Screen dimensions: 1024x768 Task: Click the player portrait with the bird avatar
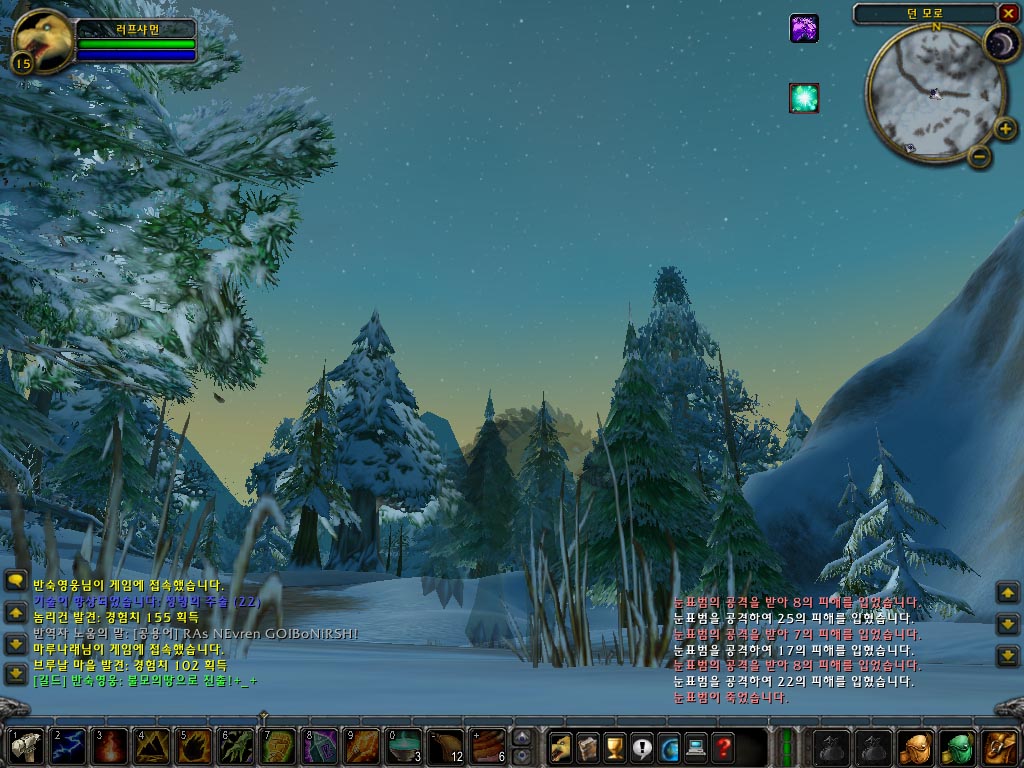pyautogui.click(x=40, y=38)
